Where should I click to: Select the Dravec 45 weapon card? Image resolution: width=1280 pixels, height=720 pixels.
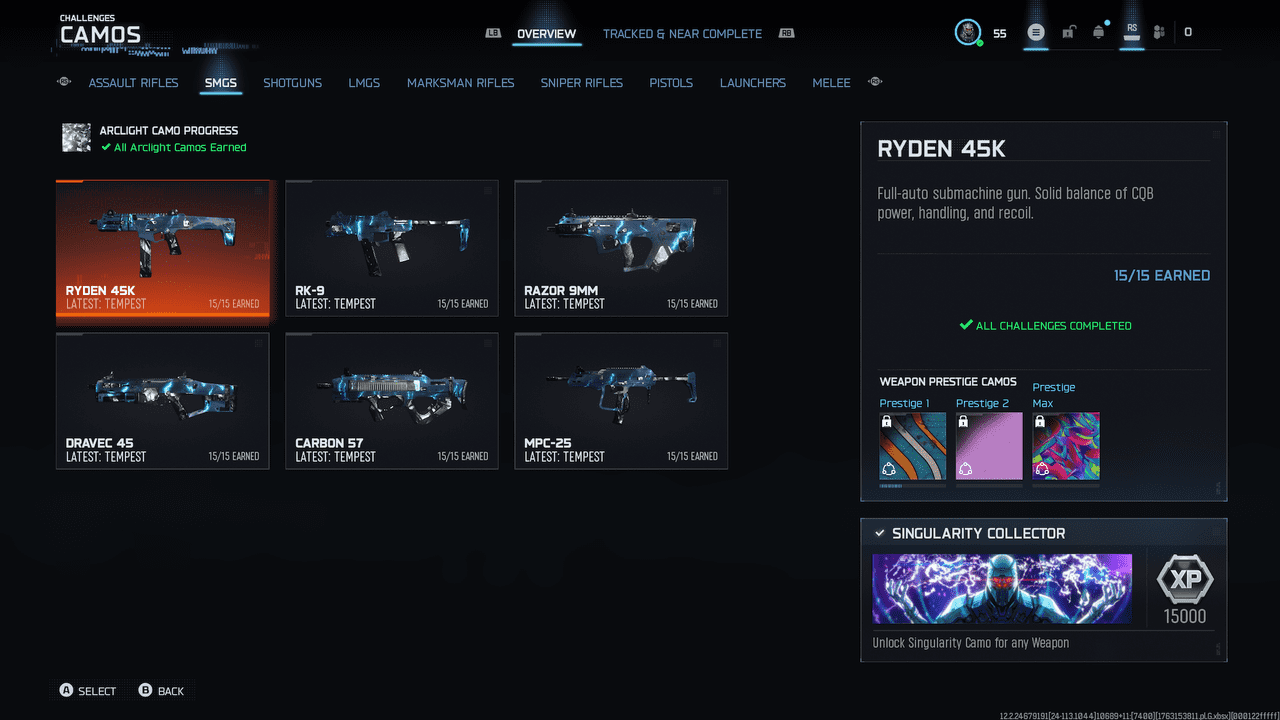click(162, 401)
